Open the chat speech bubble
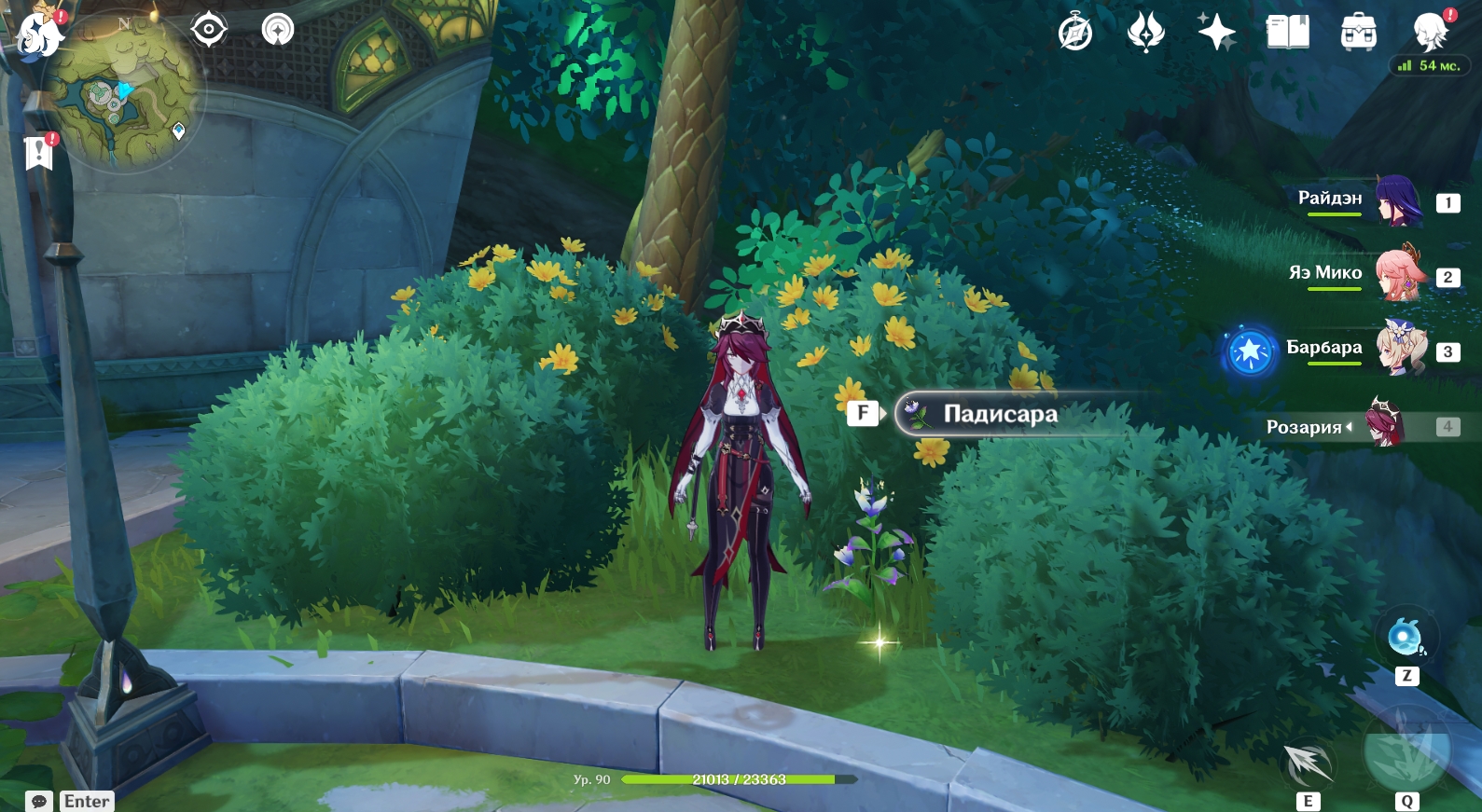This screenshot has height=812, width=1482. (x=39, y=801)
